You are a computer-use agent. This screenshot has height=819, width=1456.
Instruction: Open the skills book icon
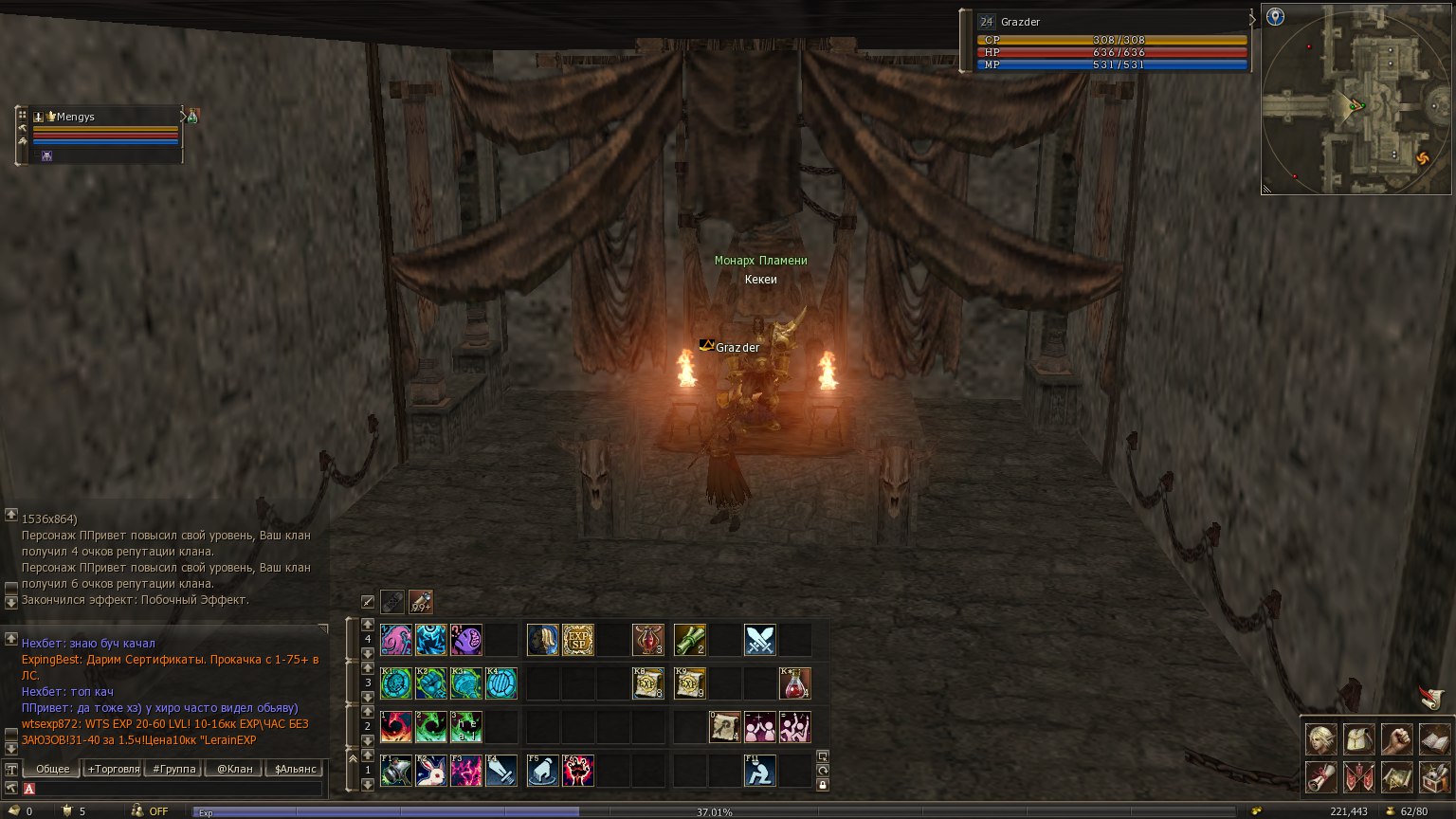1434,739
